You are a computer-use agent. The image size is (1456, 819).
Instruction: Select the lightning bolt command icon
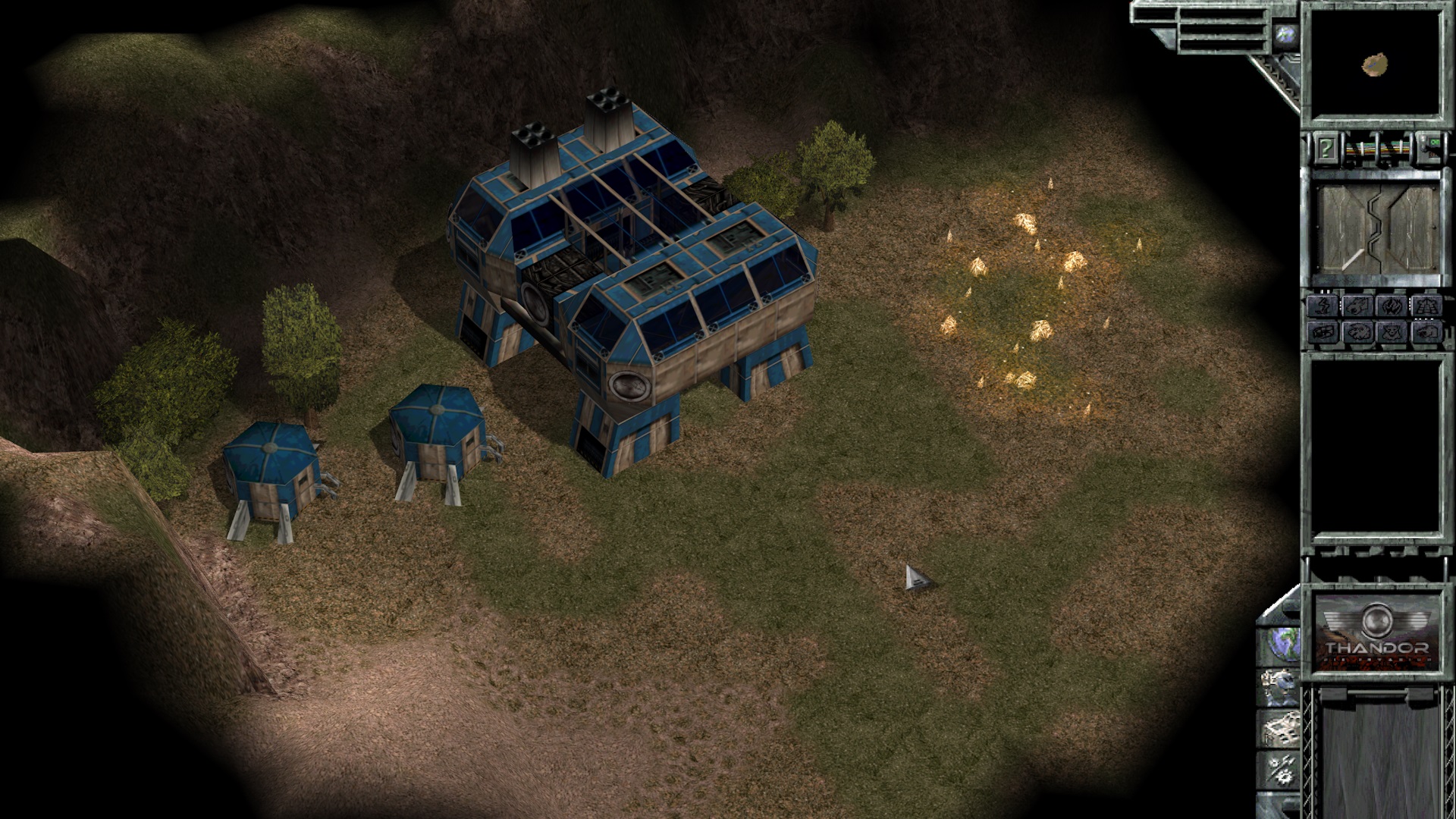(1323, 306)
